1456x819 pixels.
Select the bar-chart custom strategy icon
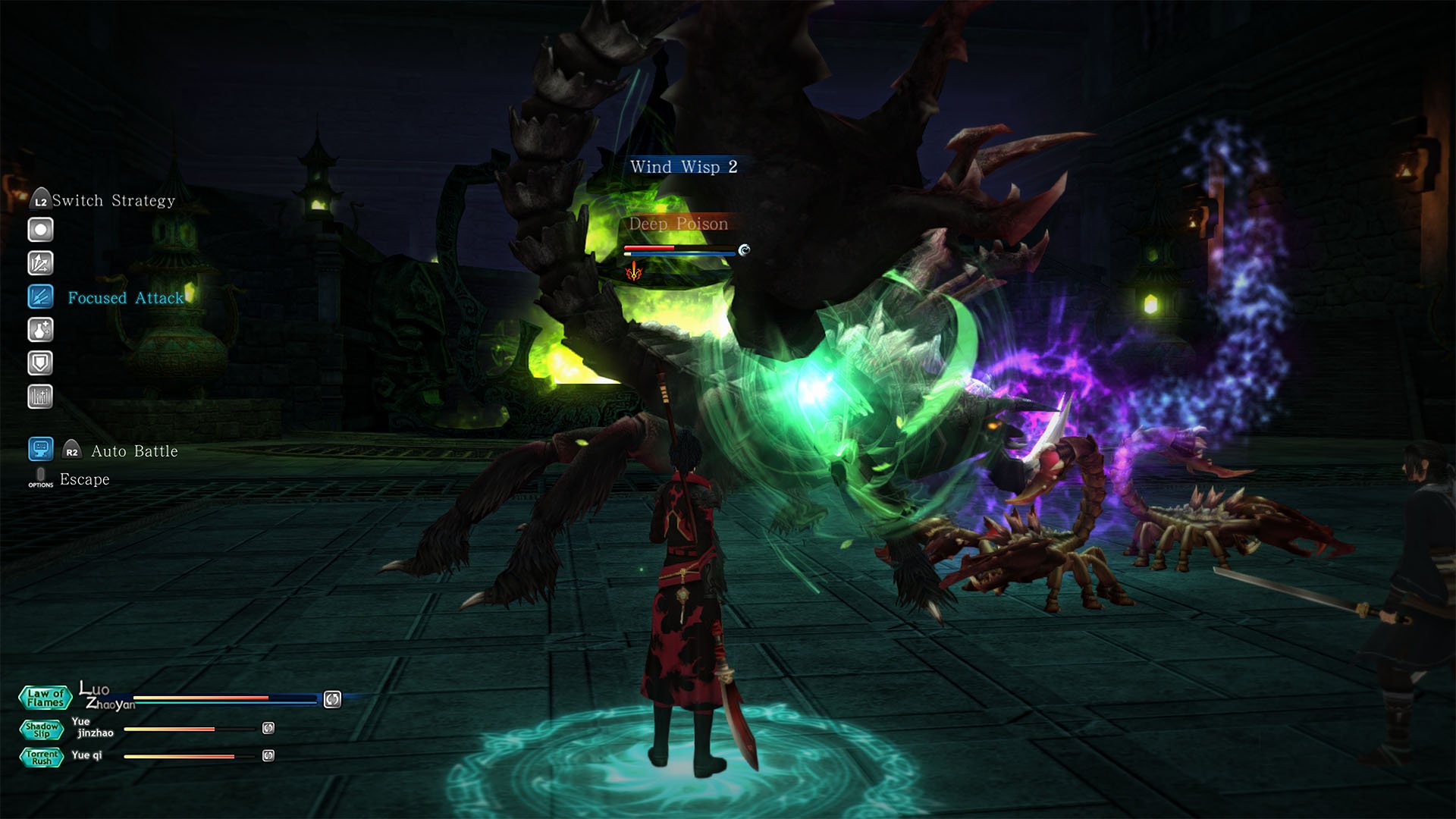pos(40,397)
